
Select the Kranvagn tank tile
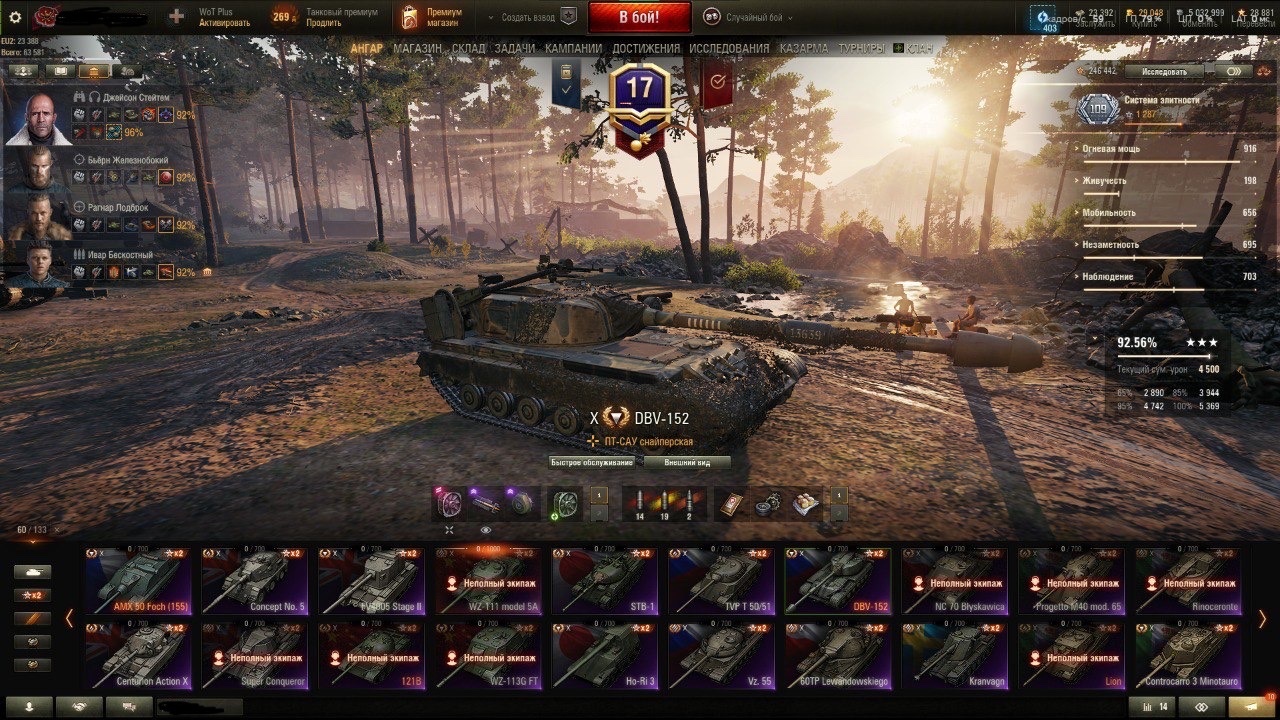(955, 656)
